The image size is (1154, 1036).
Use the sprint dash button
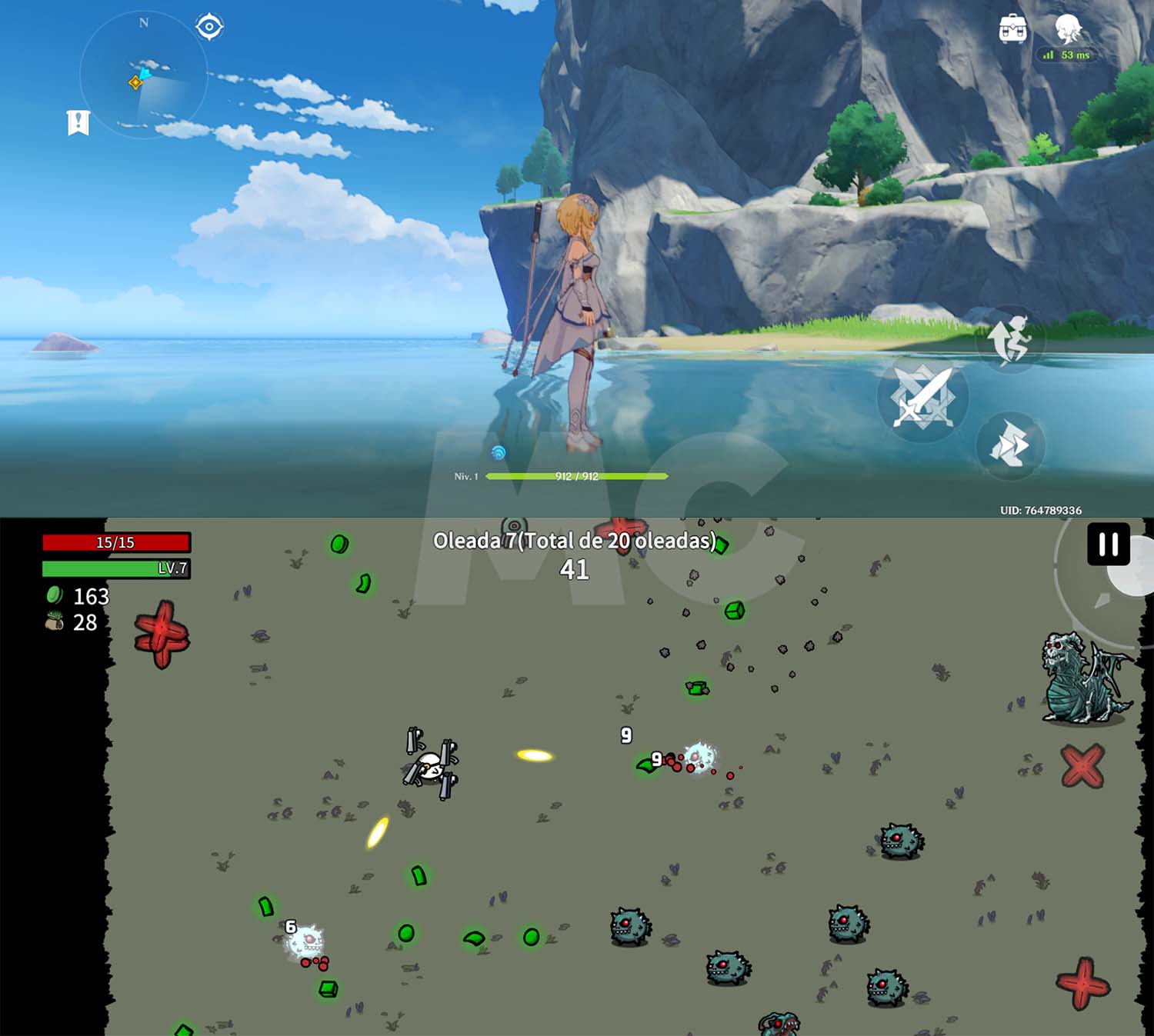pos(1010,445)
